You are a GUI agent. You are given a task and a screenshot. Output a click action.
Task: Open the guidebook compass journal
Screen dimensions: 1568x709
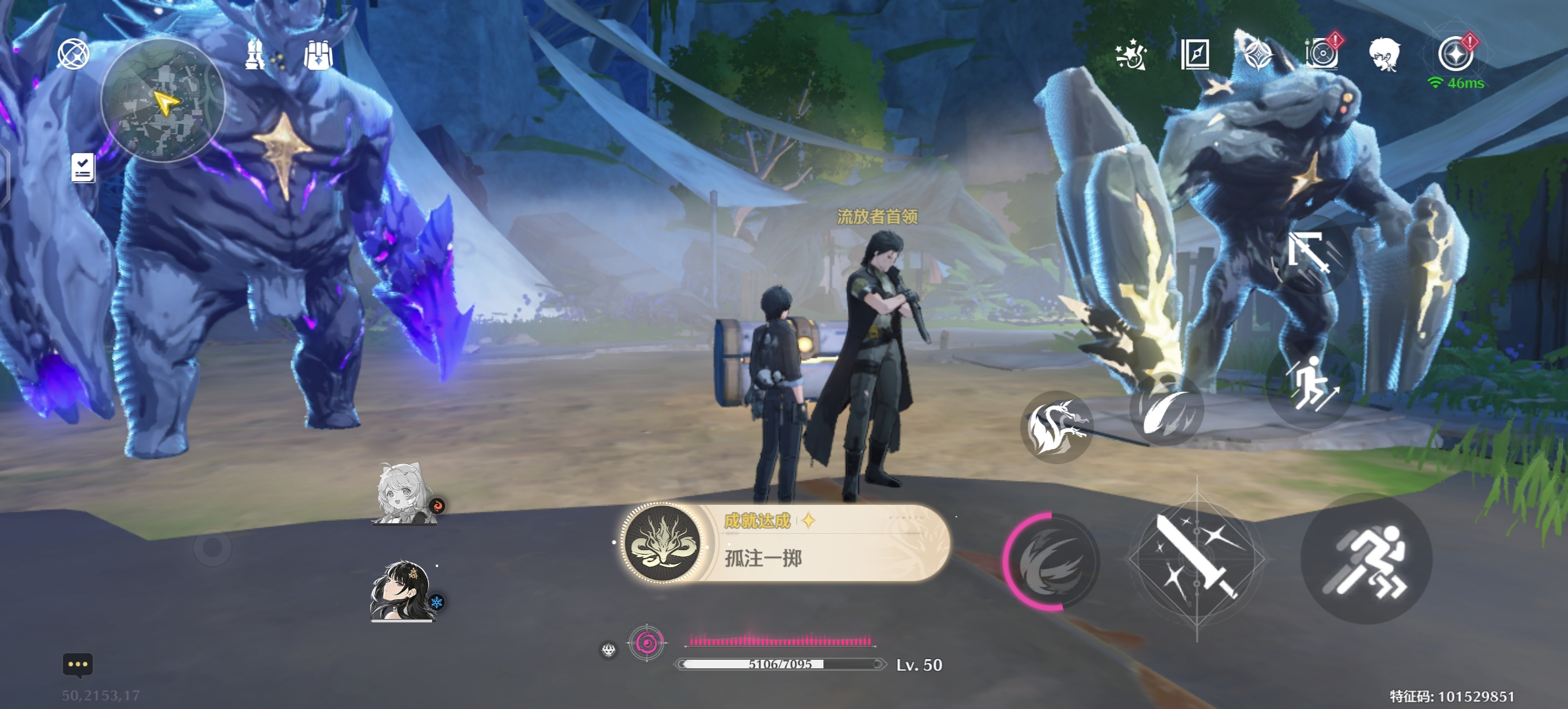point(1195,54)
